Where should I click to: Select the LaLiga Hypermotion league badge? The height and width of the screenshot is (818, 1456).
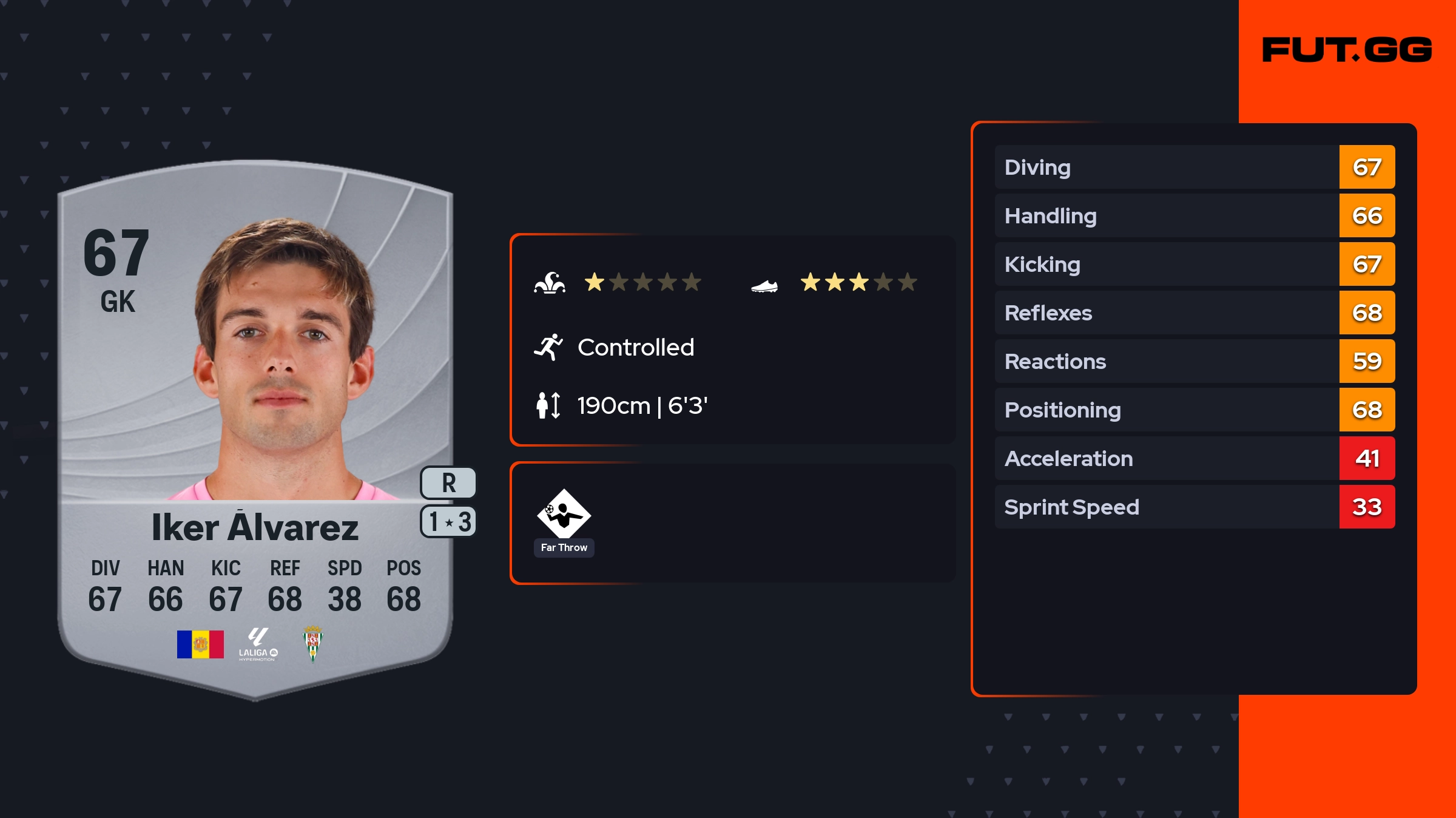tap(258, 644)
